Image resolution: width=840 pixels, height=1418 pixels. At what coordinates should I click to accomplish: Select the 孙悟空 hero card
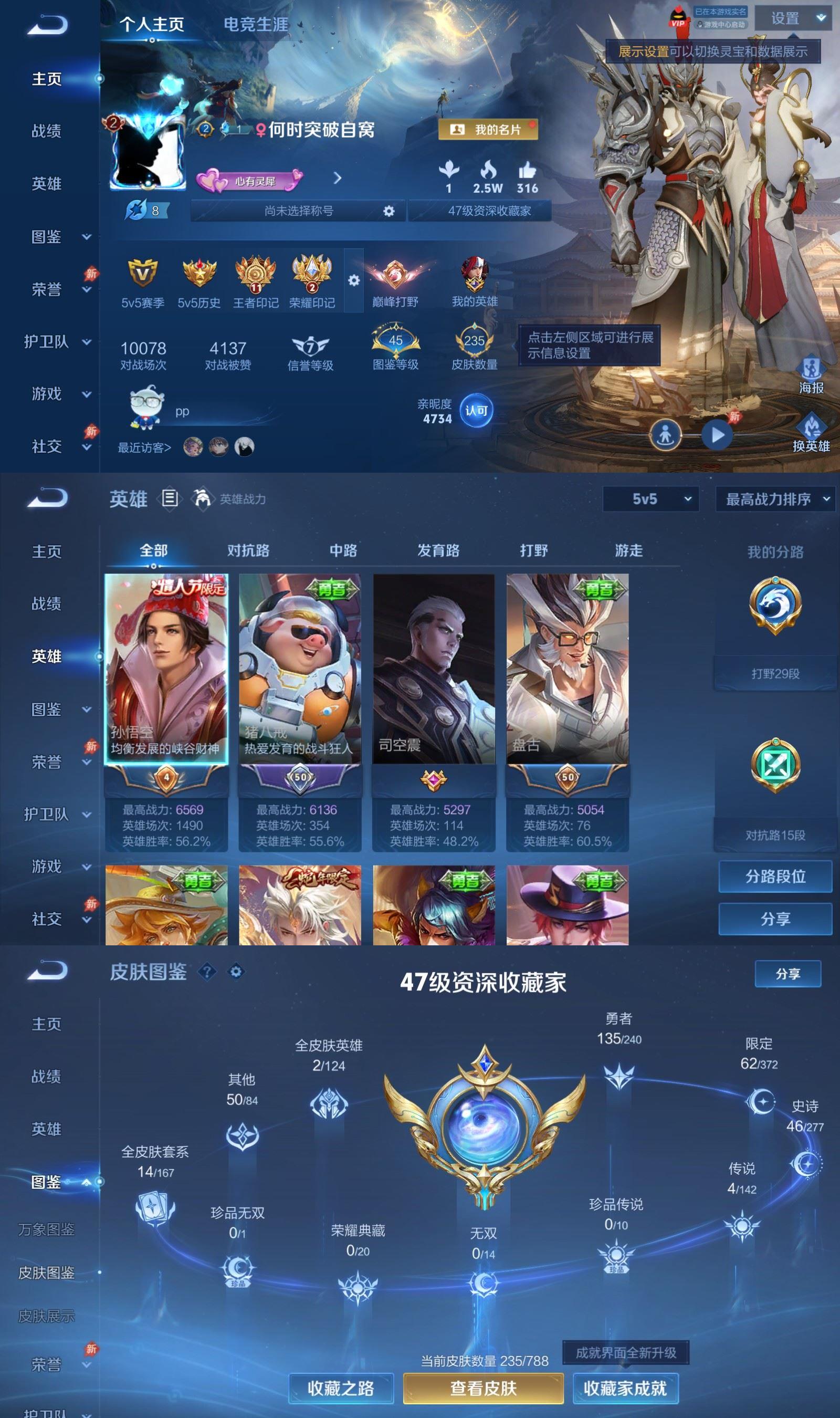(x=166, y=669)
